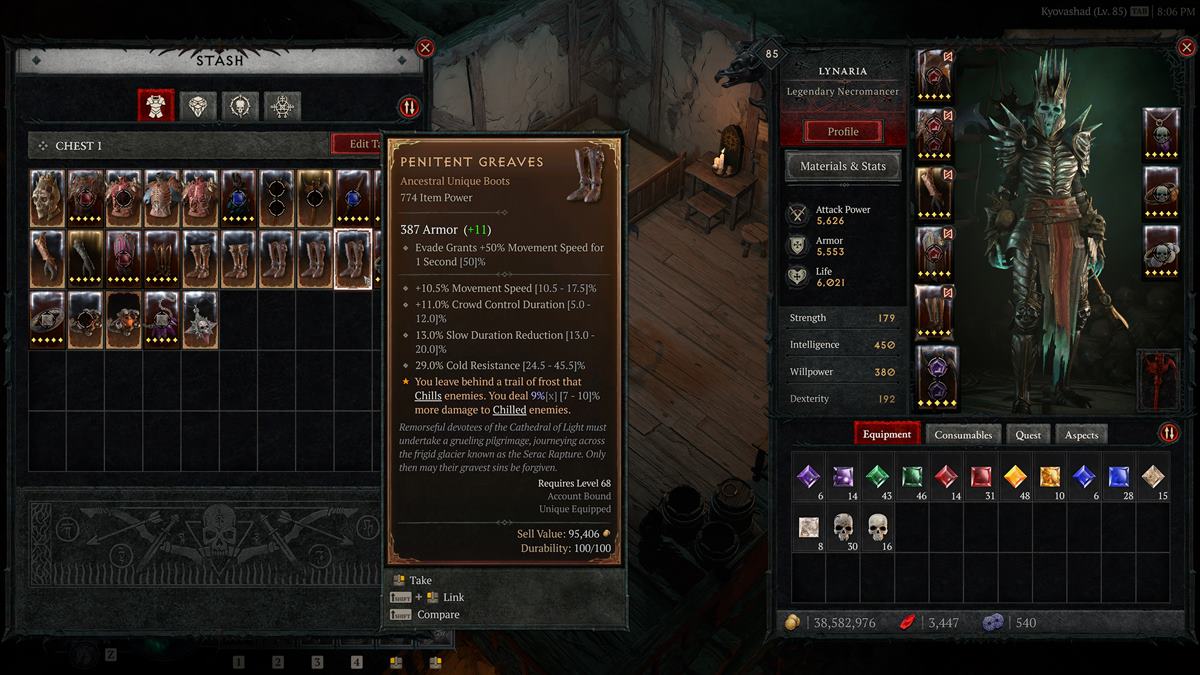Choose the skull stack of 30
The height and width of the screenshot is (675, 1200).
pos(844,528)
